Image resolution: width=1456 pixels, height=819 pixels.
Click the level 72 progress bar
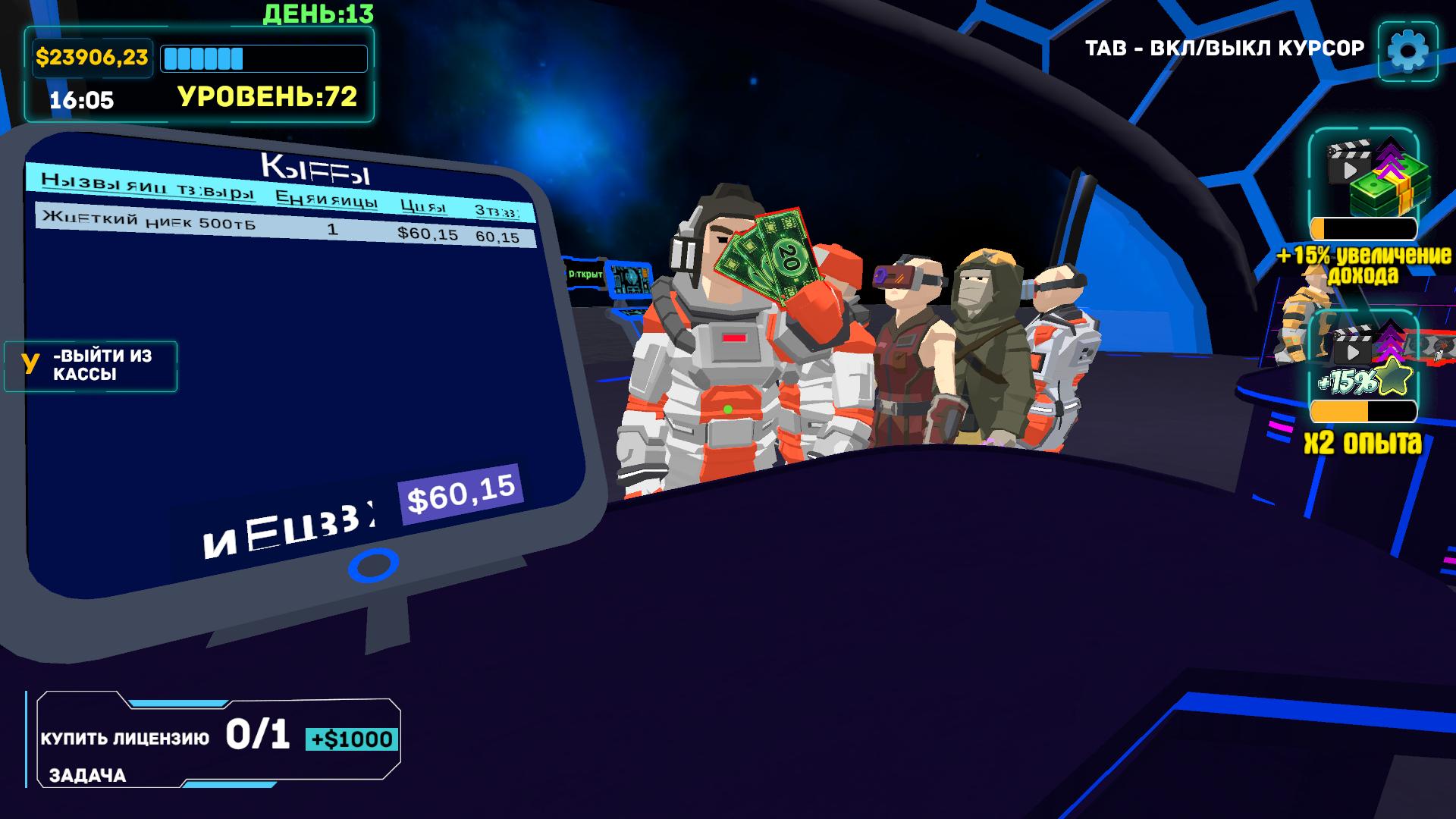click(267, 57)
